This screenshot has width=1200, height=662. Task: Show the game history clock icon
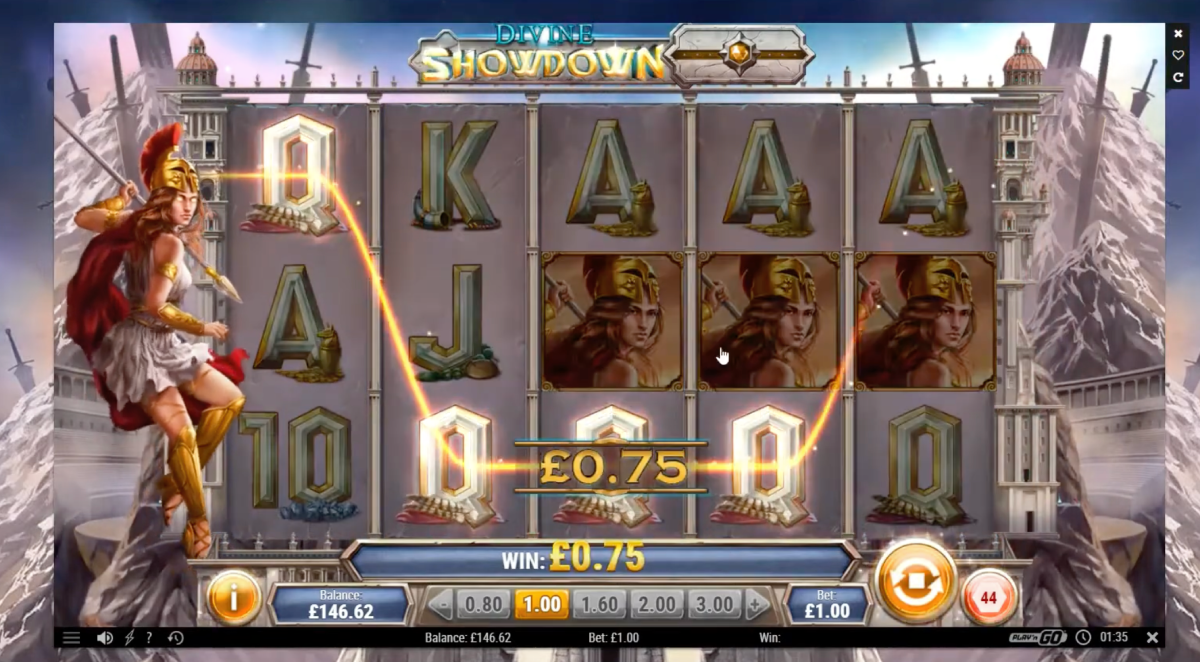coord(176,638)
